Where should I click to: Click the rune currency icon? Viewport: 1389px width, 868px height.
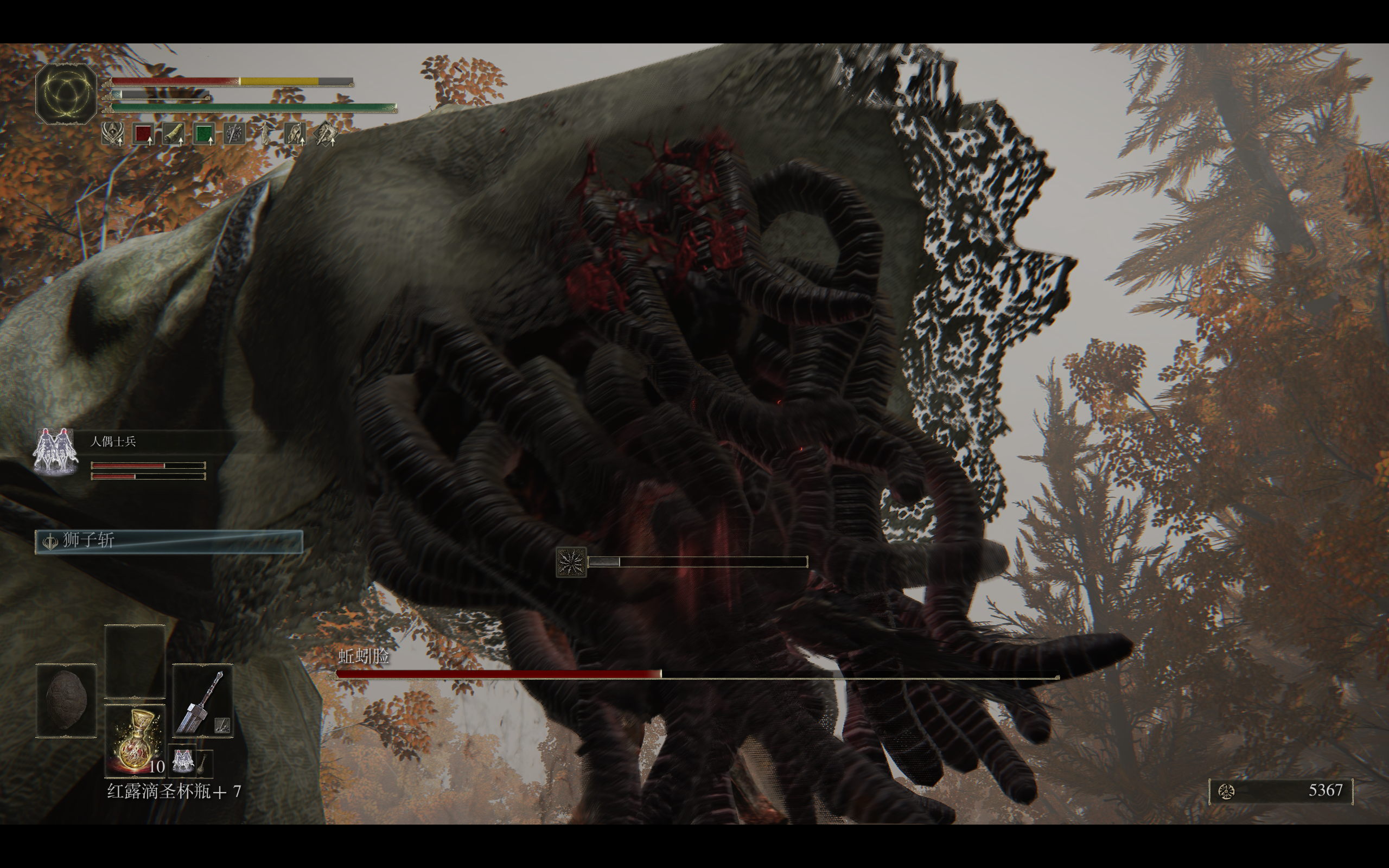tap(1227, 792)
